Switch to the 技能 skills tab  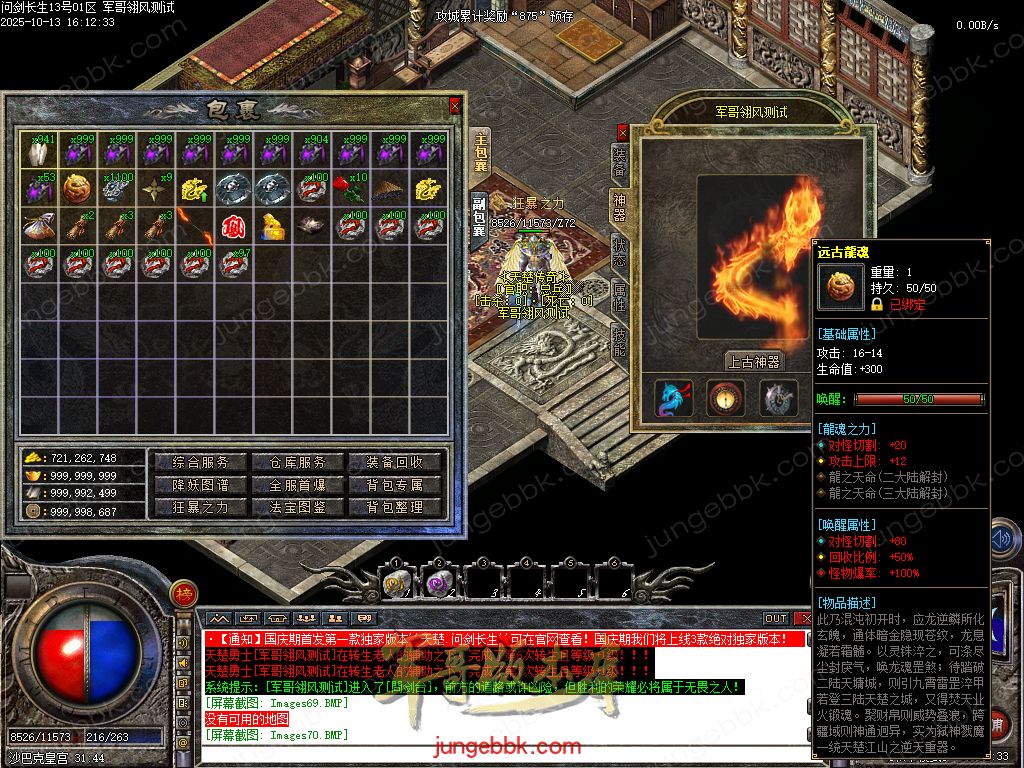click(620, 339)
